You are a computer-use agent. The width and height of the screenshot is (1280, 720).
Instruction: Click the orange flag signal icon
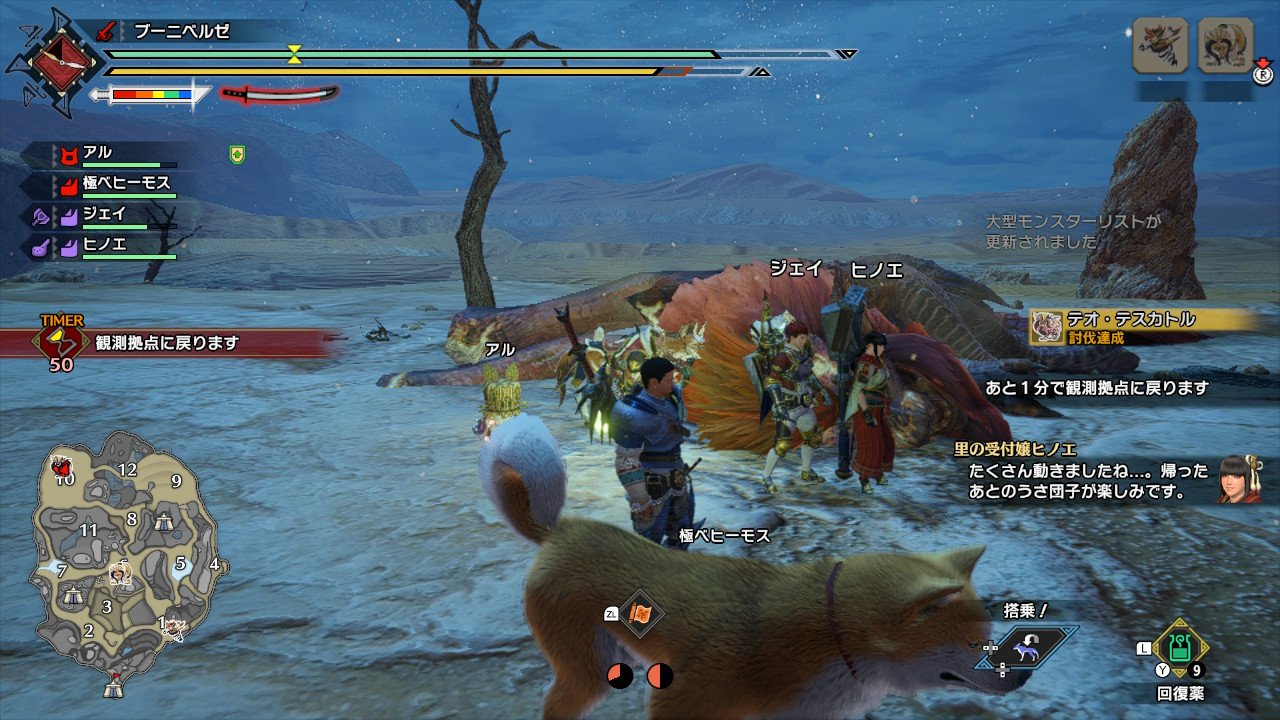(x=639, y=613)
